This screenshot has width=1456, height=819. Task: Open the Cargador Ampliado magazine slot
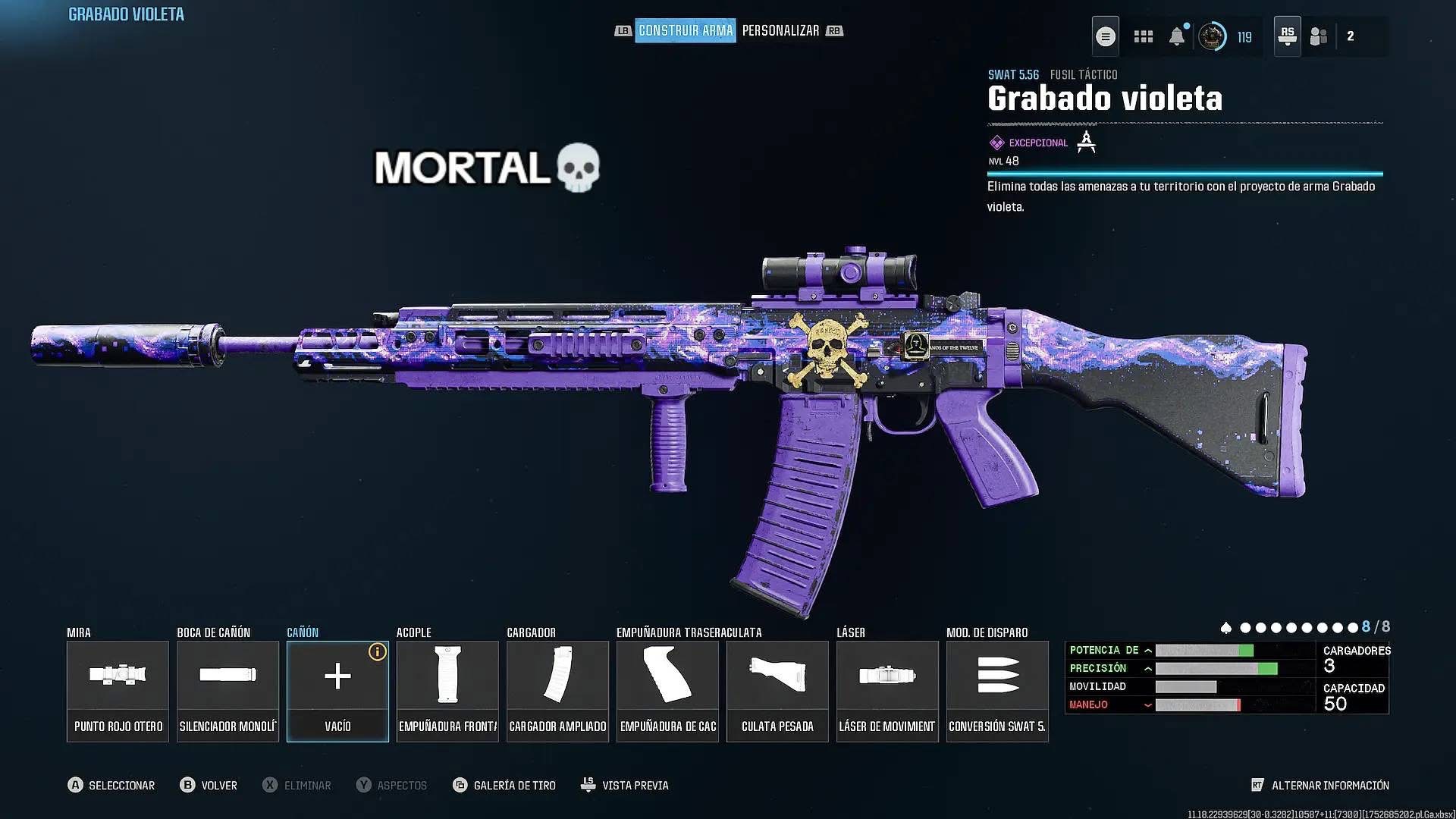click(x=557, y=691)
